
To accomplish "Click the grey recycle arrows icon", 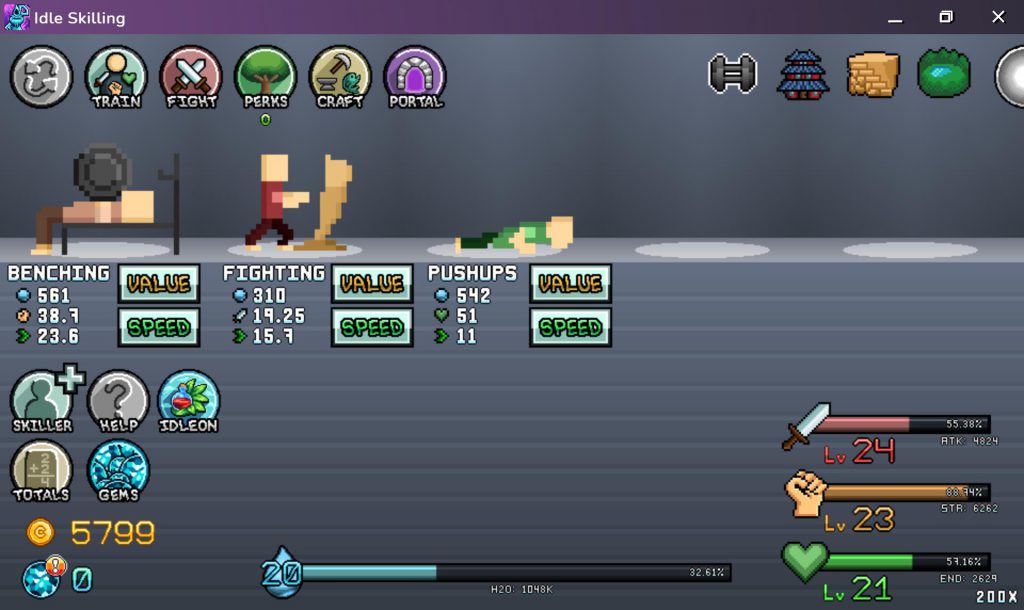I will [41, 76].
